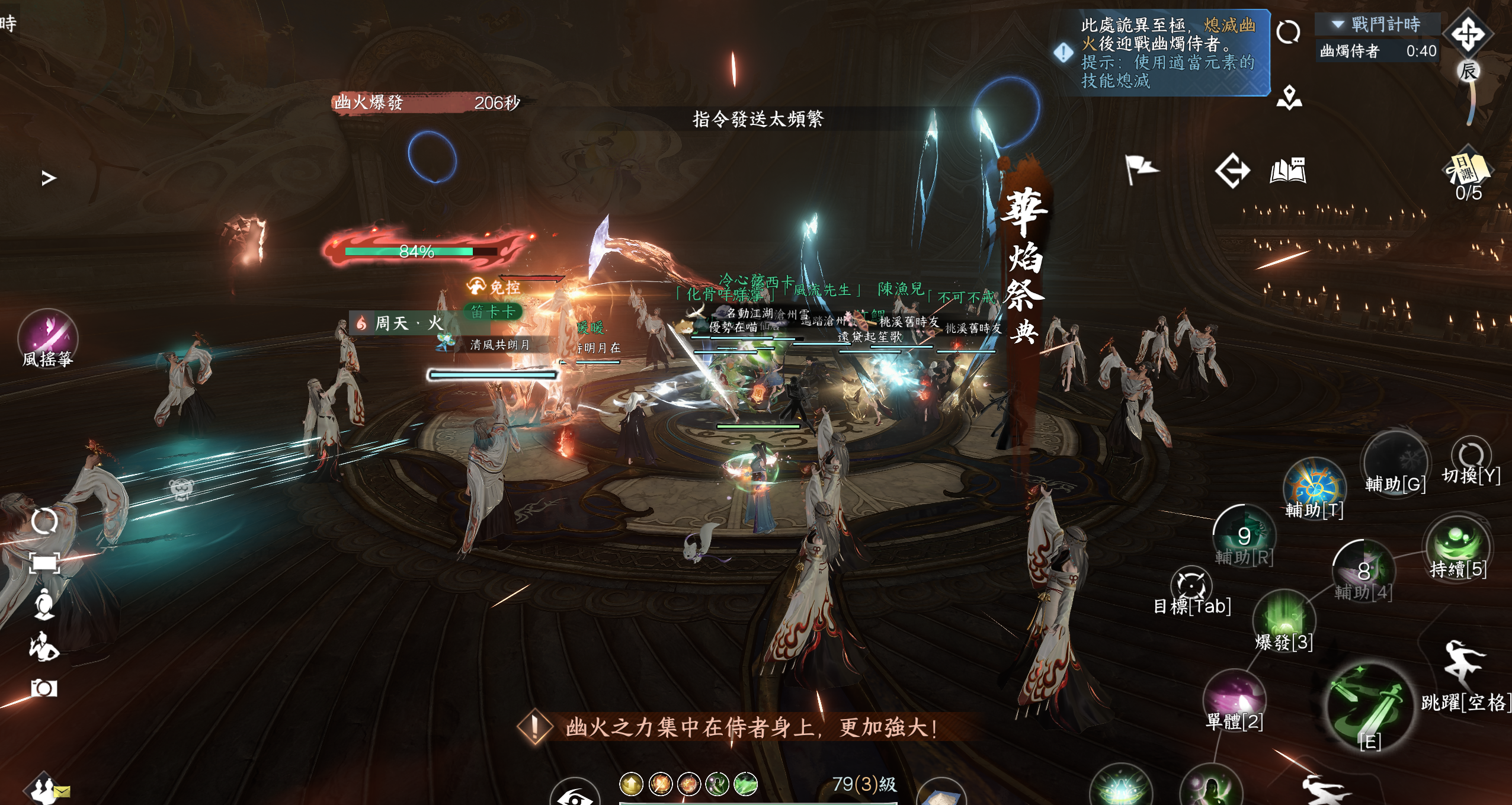Click the location pin icon
The image size is (1512, 805).
[x=1289, y=98]
